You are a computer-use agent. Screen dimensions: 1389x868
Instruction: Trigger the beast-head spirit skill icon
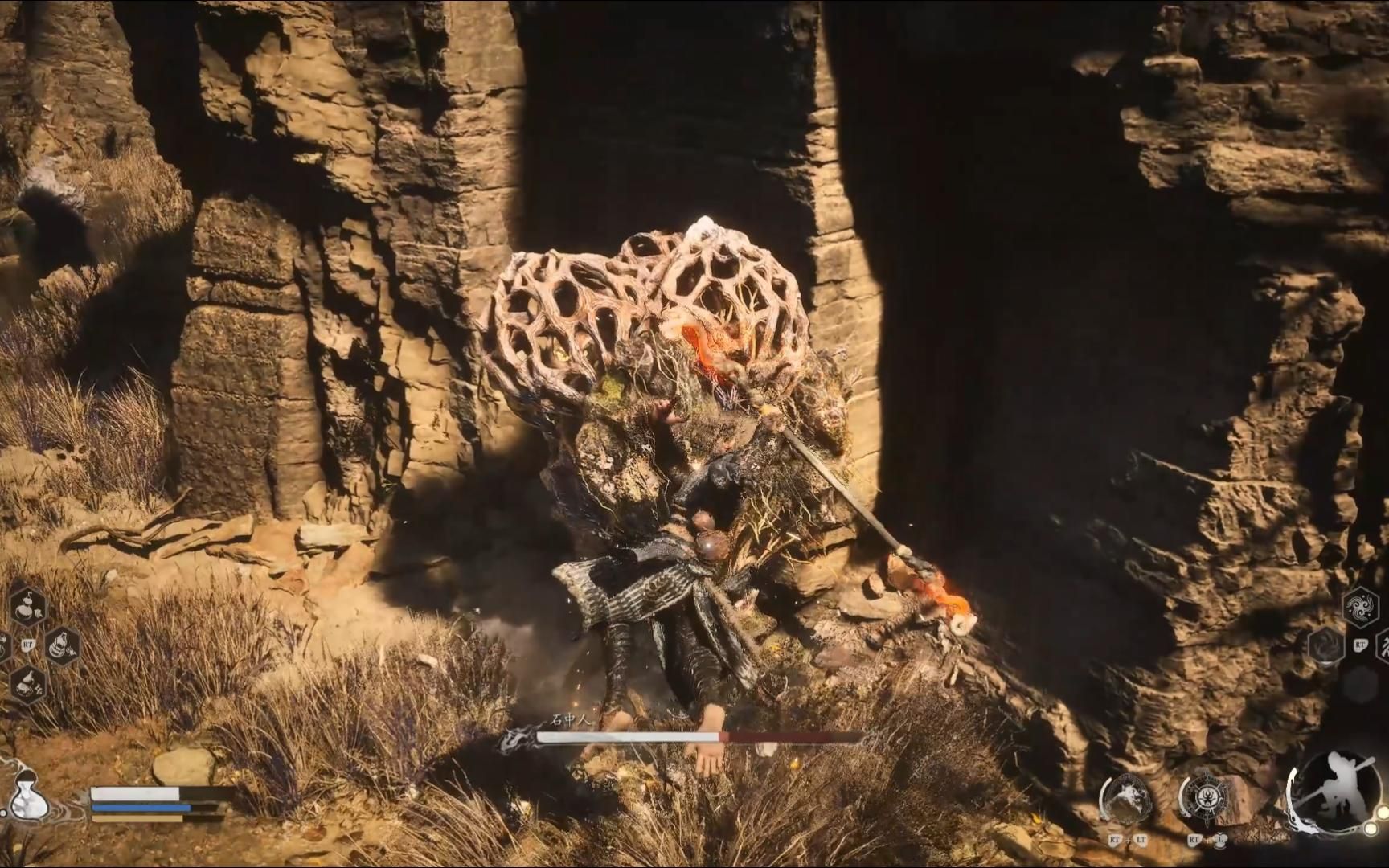(x=1127, y=800)
